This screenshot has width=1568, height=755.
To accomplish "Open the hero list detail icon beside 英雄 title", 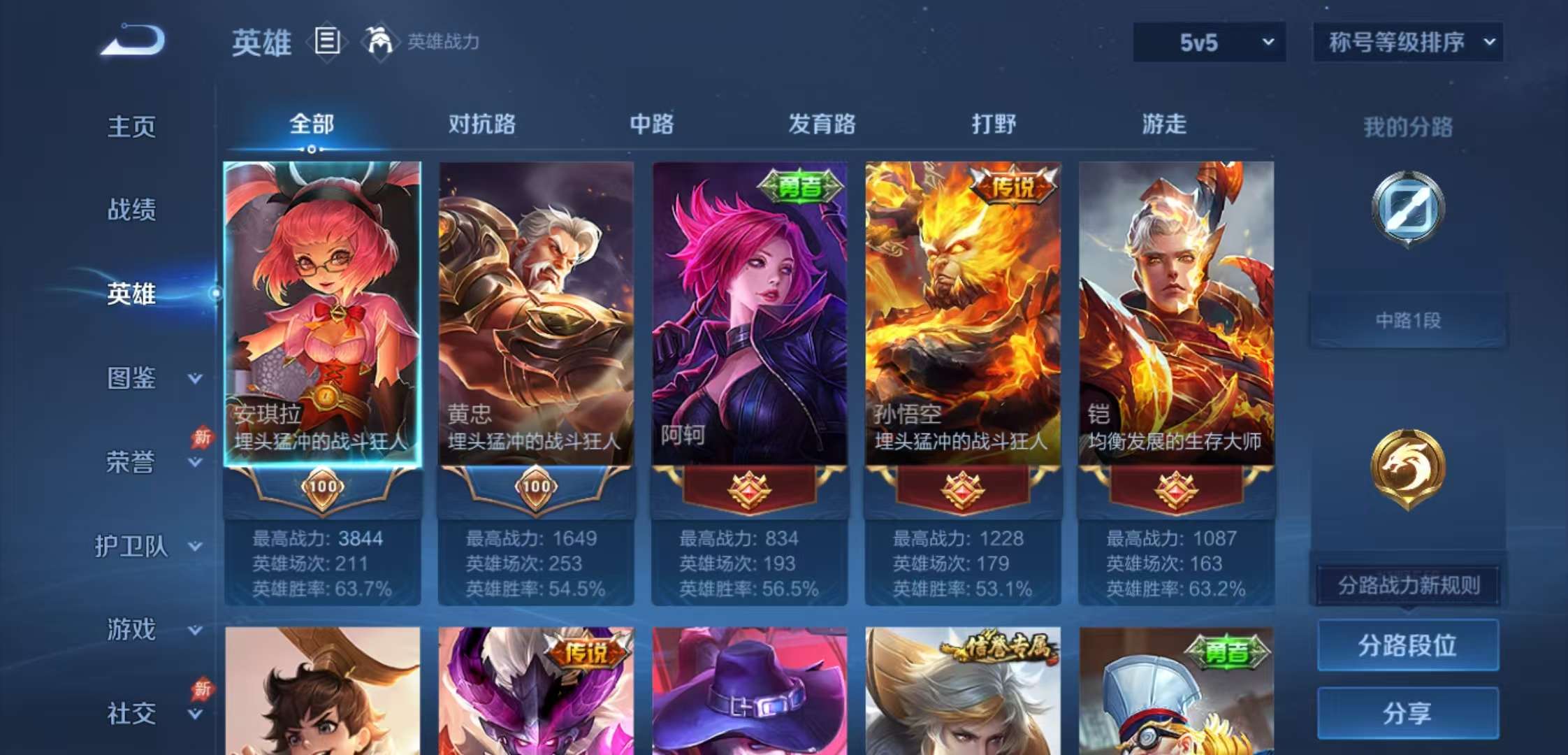I will [326, 42].
